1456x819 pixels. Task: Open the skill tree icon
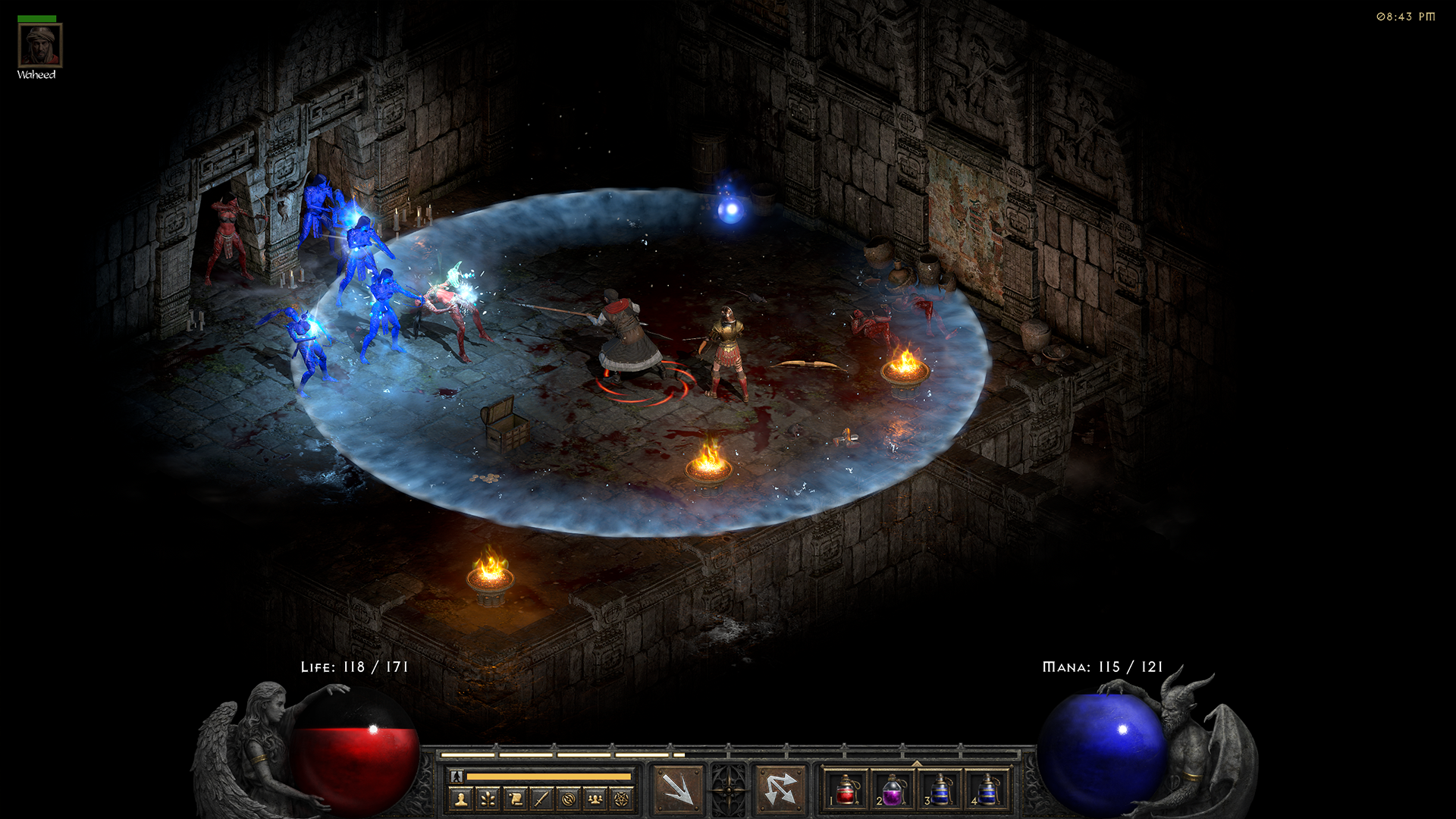[x=488, y=799]
